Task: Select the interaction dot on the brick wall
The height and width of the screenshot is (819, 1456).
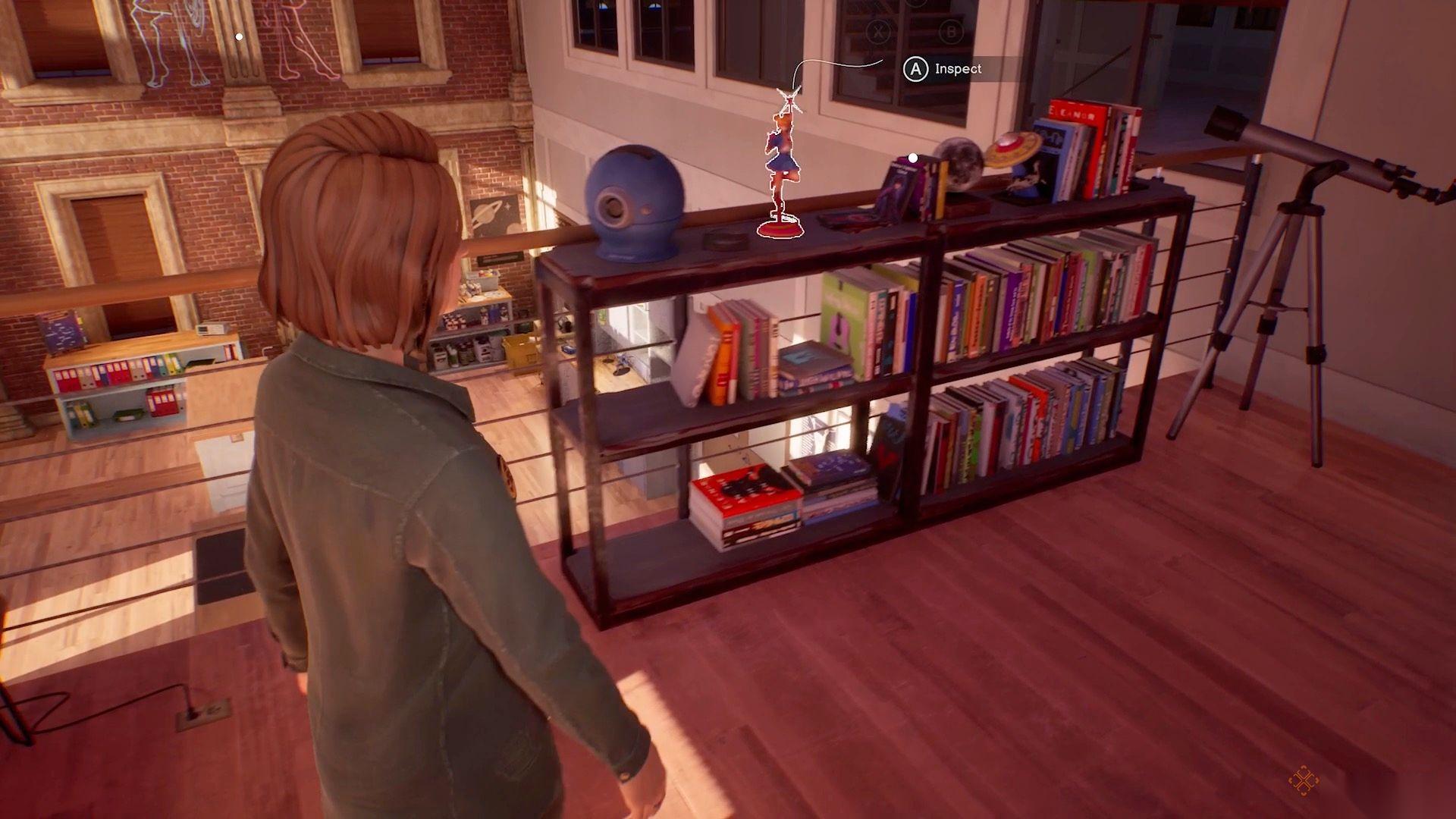Action: (239, 36)
